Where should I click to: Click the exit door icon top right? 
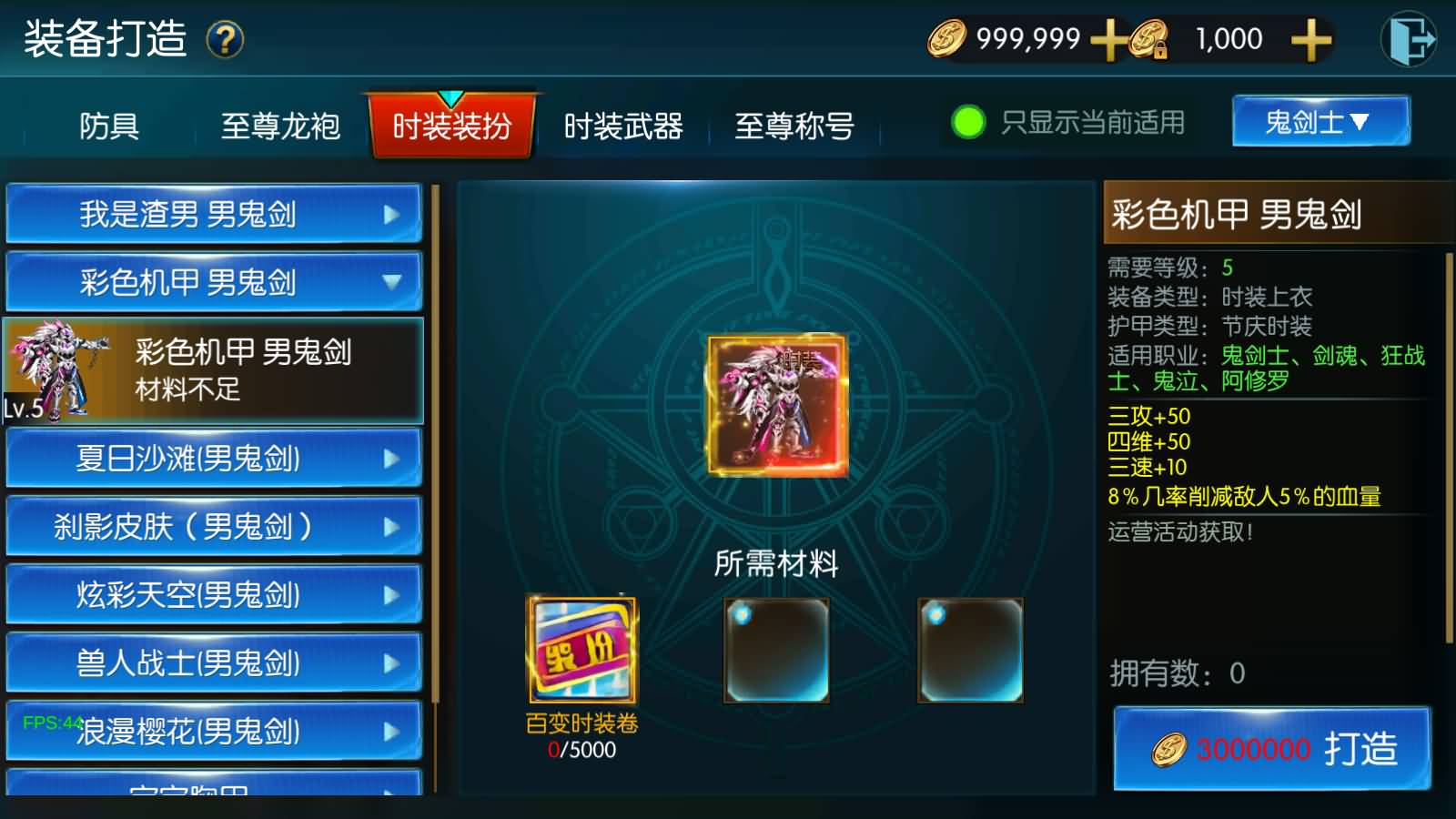1409,40
